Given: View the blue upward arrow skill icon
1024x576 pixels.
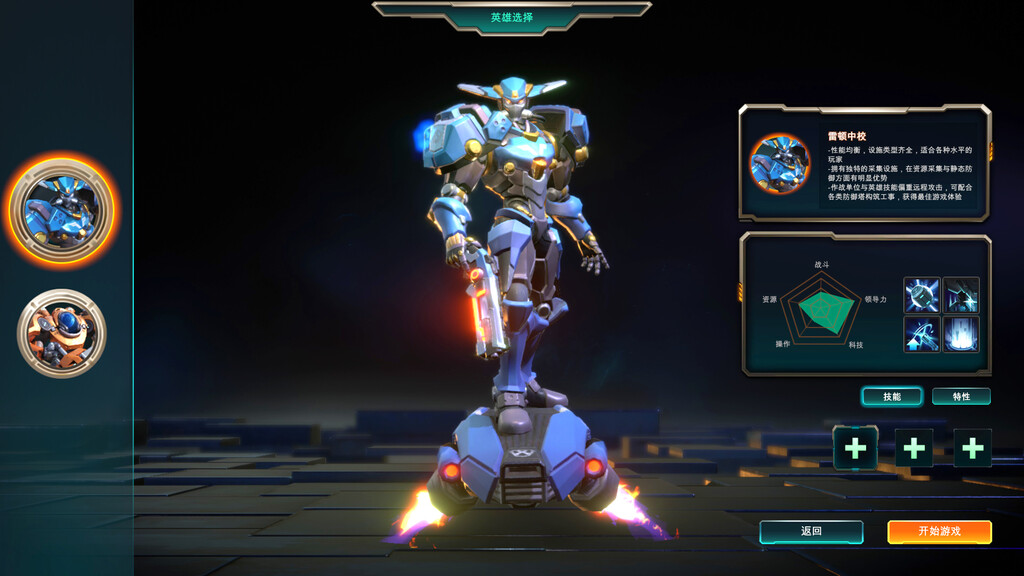Looking at the screenshot, I should (922, 334).
